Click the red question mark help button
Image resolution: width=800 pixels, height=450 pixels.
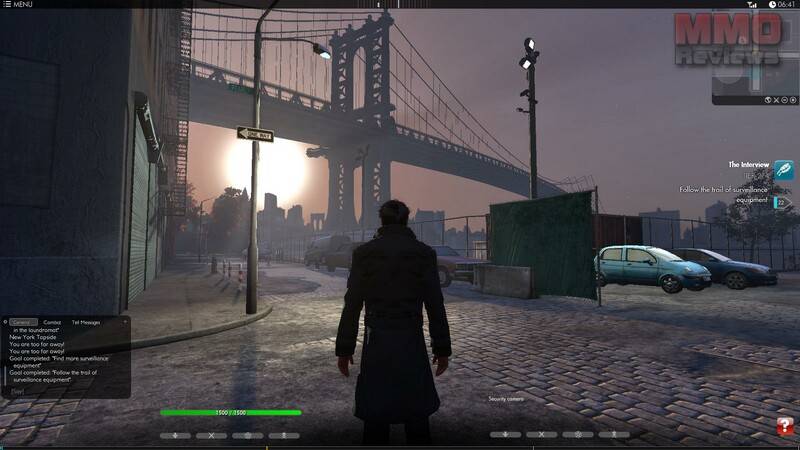[x=785, y=427]
